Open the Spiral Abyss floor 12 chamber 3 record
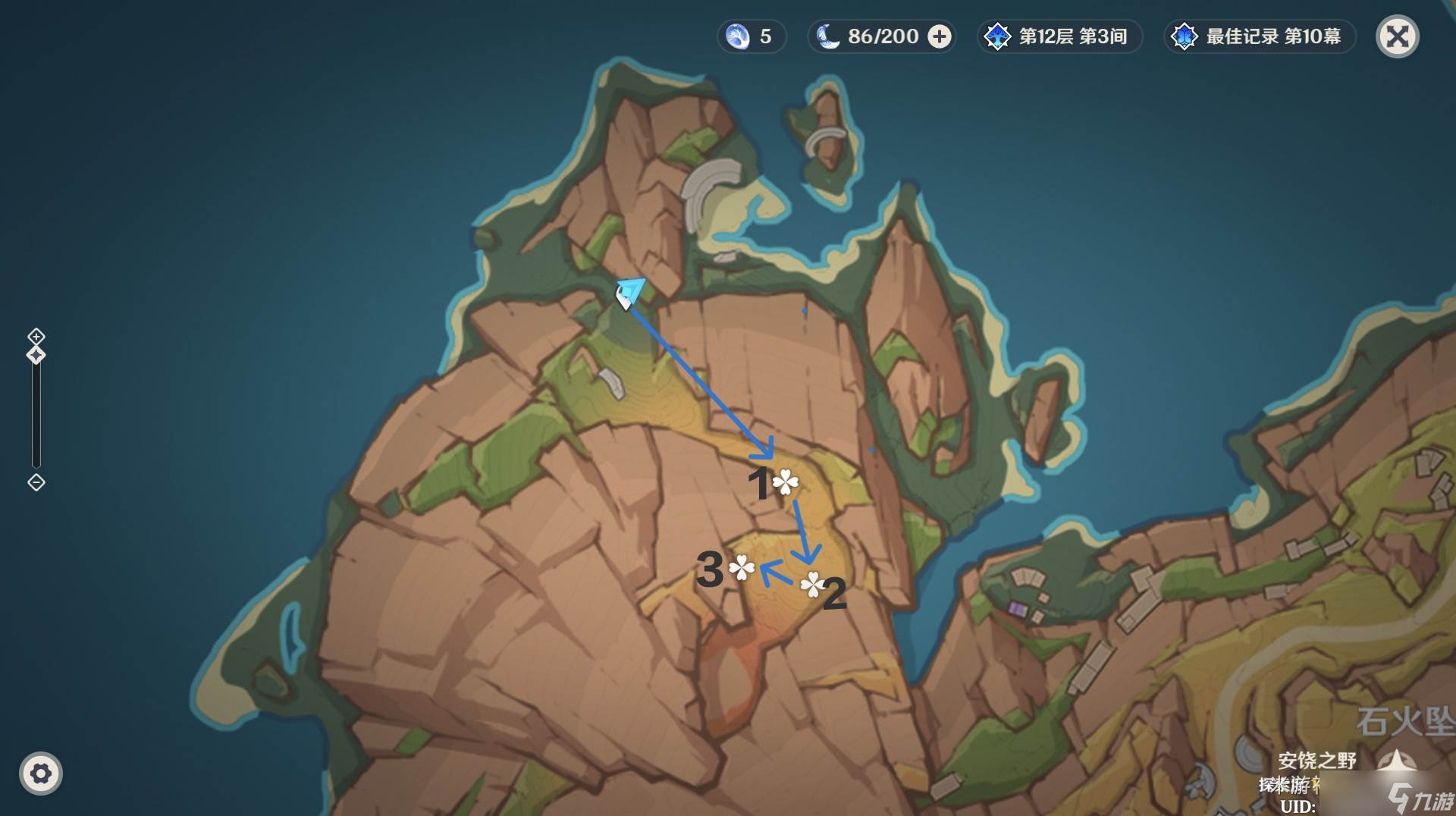 pyautogui.click(x=1059, y=36)
